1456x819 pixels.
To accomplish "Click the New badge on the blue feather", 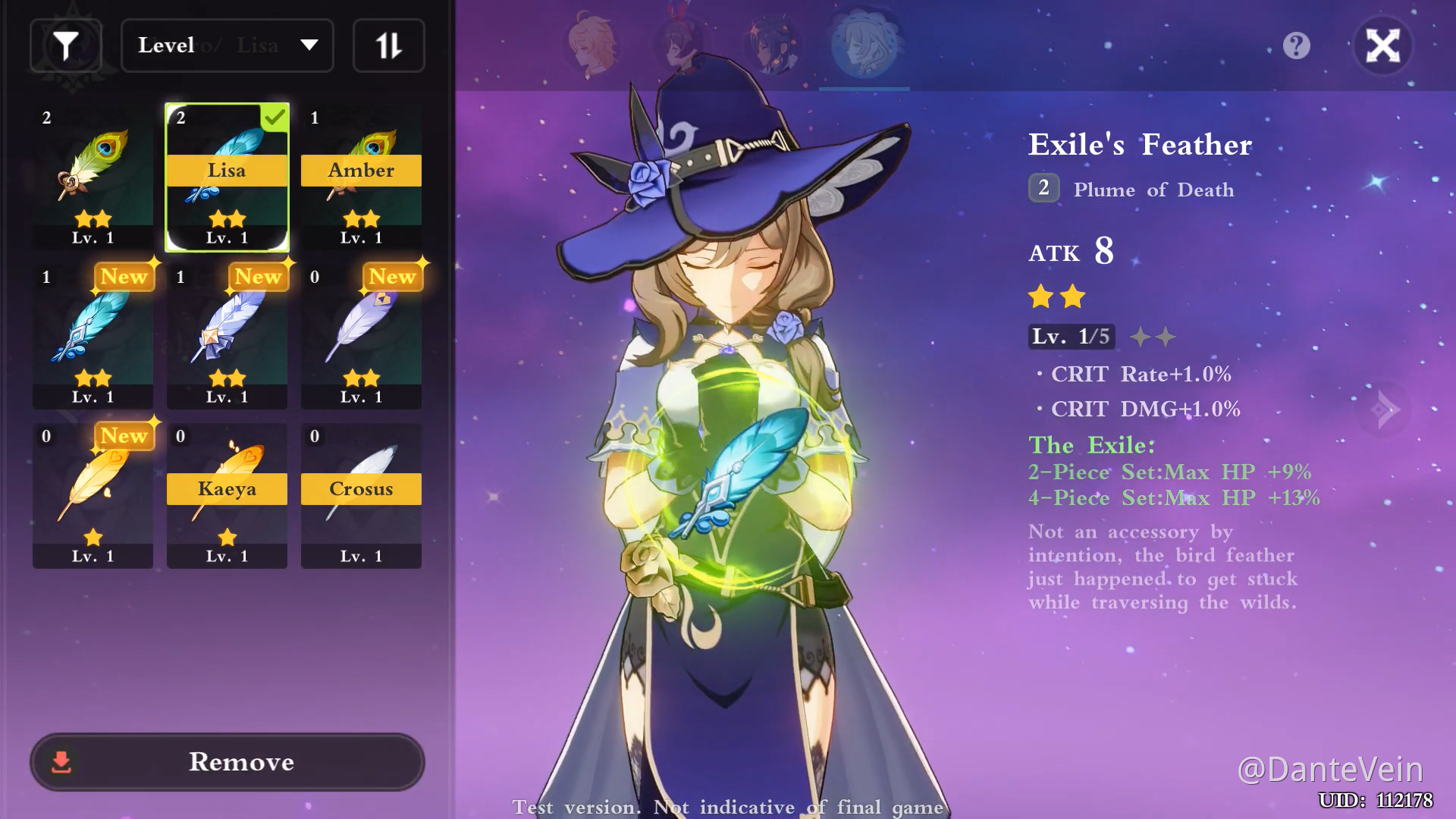I will tap(124, 277).
